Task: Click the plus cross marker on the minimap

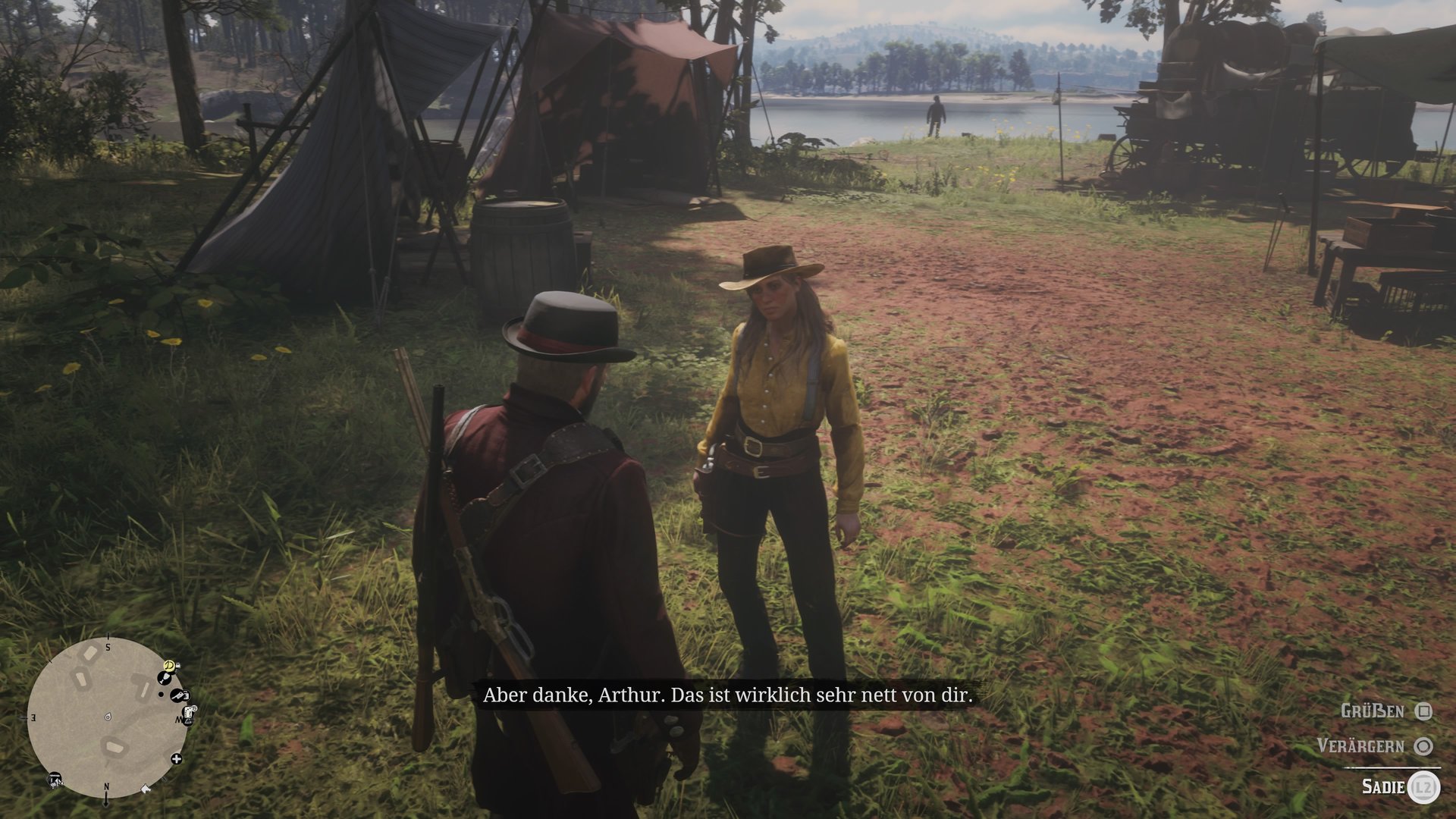Action: (177, 758)
